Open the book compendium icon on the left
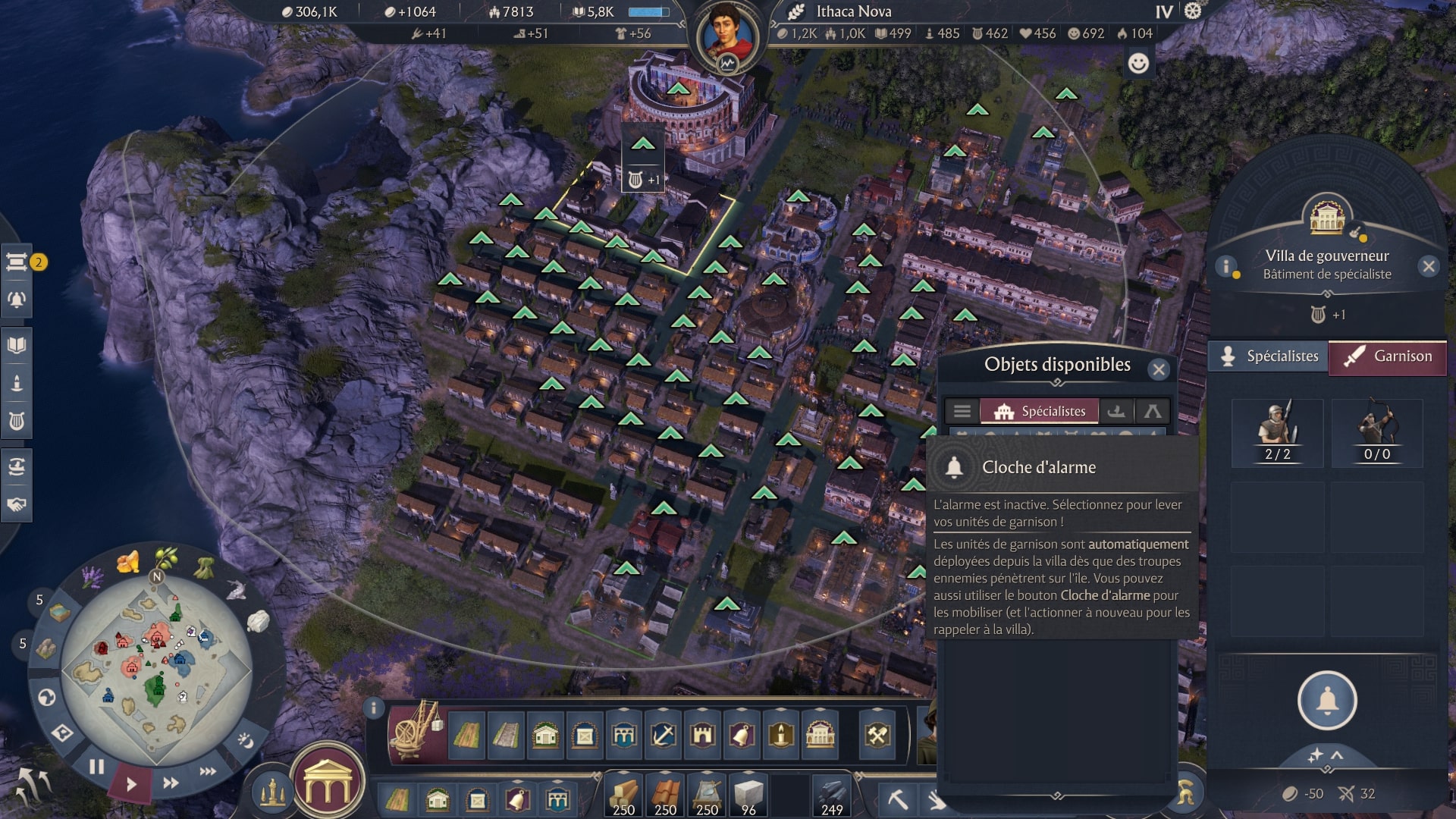 [x=17, y=344]
